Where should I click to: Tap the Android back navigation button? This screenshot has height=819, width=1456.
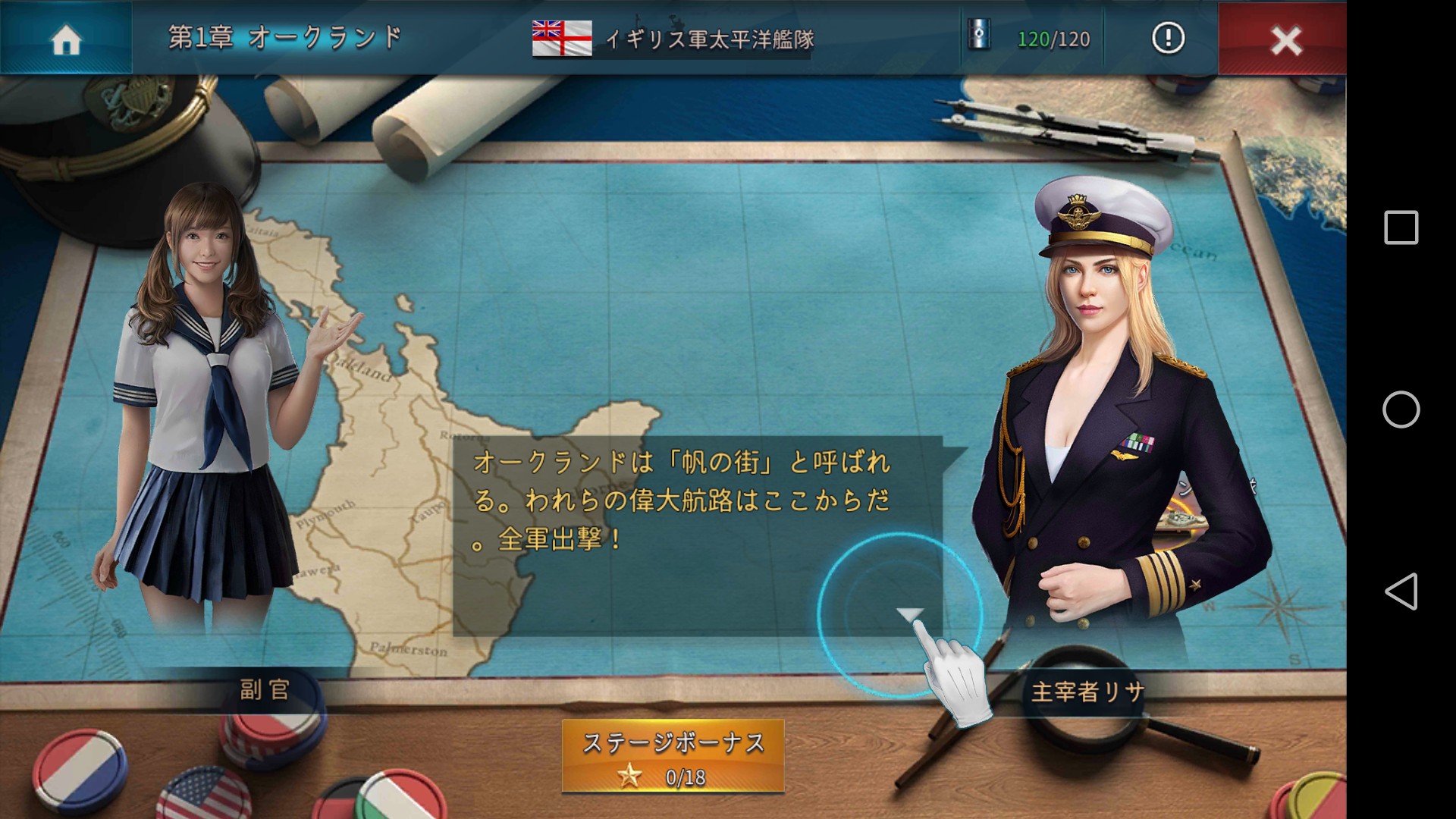[1401, 591]
